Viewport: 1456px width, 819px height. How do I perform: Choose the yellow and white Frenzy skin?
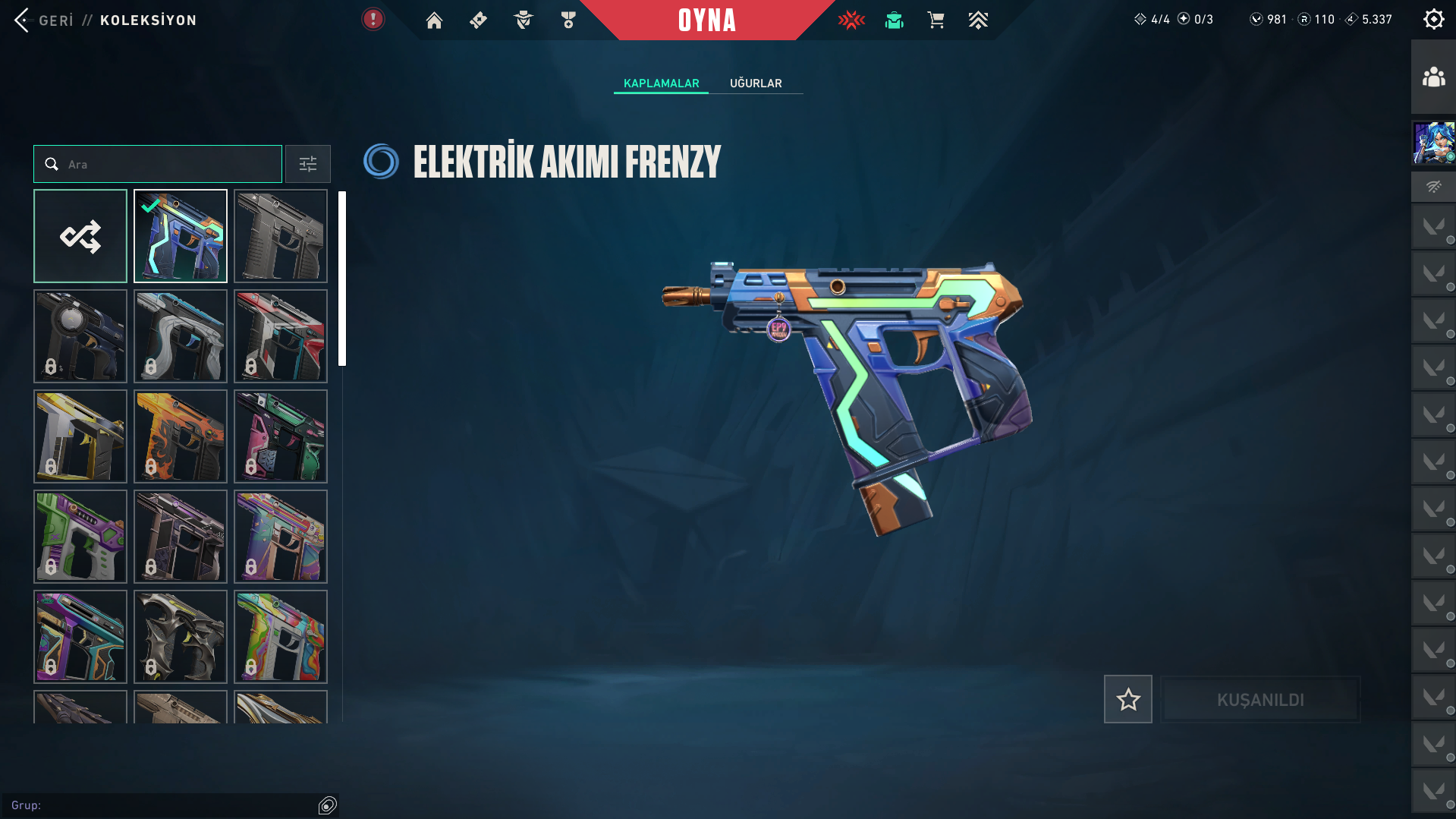coord(80,436)
